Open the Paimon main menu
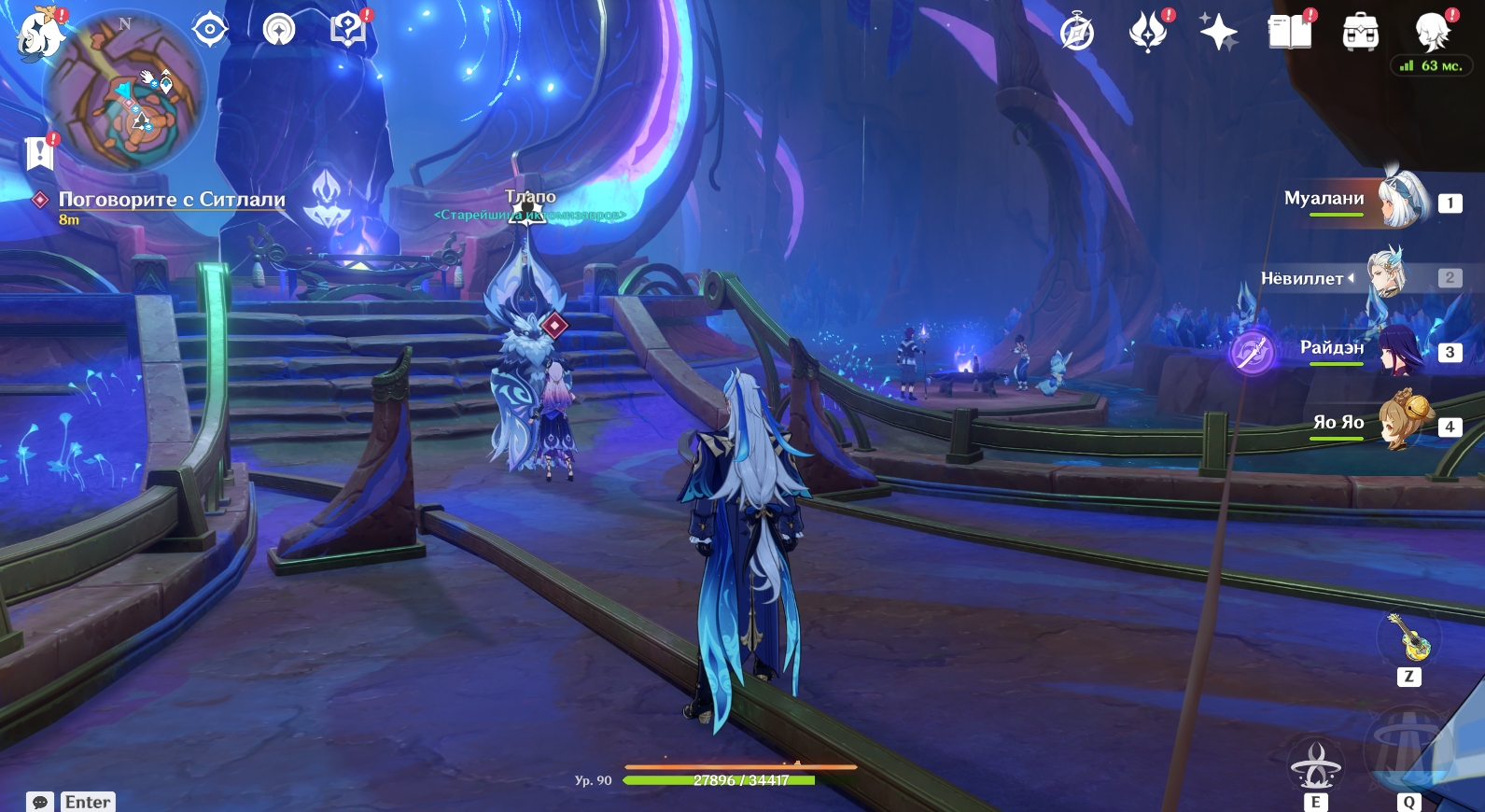 39,33
